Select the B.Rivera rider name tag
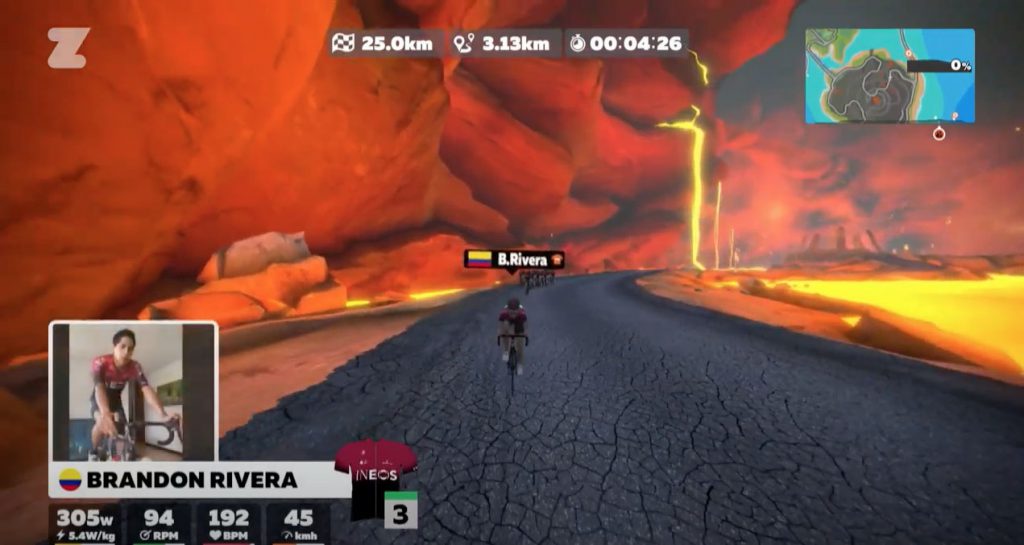Image resolution: width=1024 pixels, height=545 pixels. coord(516,260)
